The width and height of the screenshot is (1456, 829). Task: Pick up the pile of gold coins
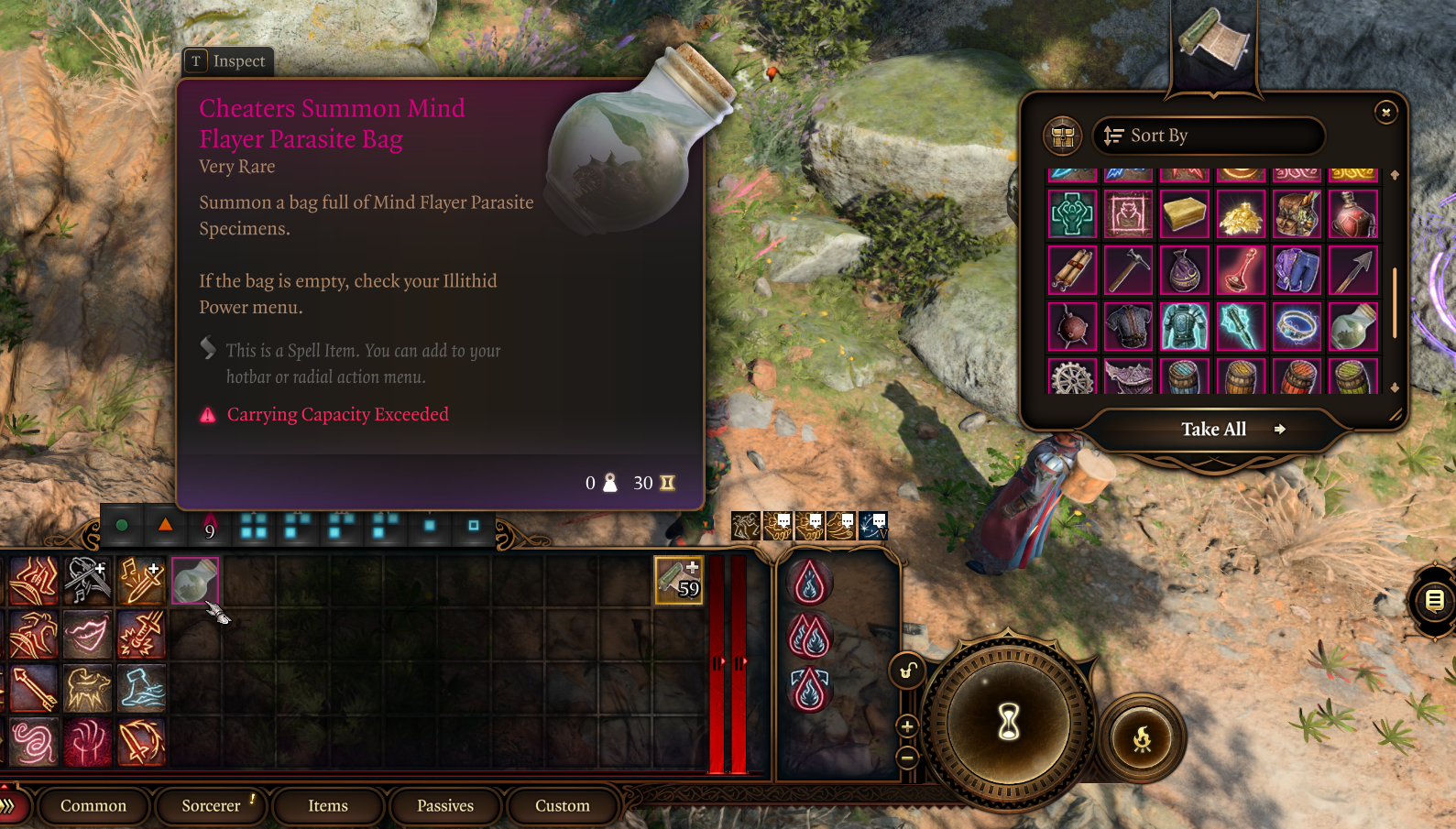1241,214
